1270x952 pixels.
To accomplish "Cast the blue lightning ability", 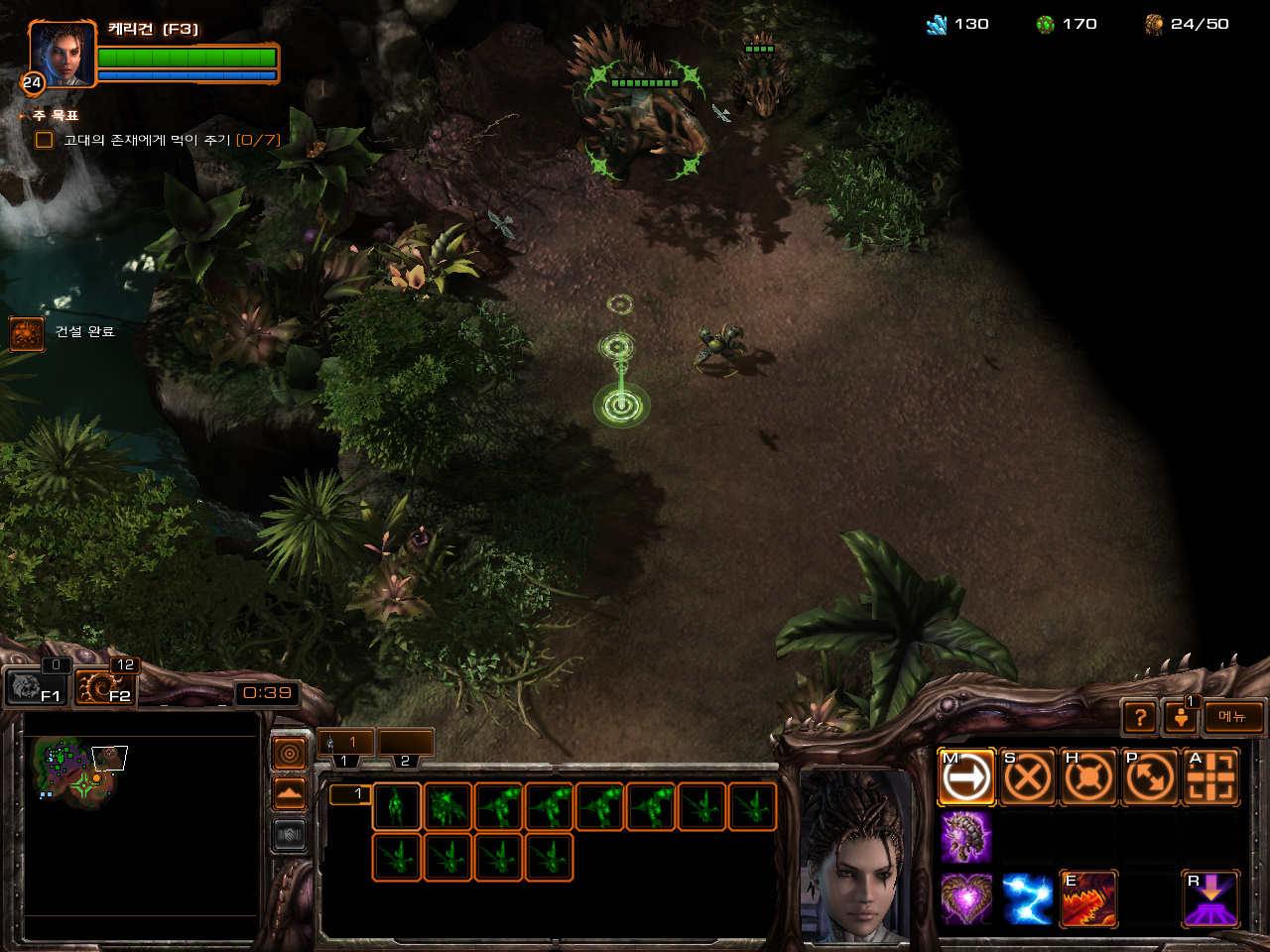I will [1027, 898].
